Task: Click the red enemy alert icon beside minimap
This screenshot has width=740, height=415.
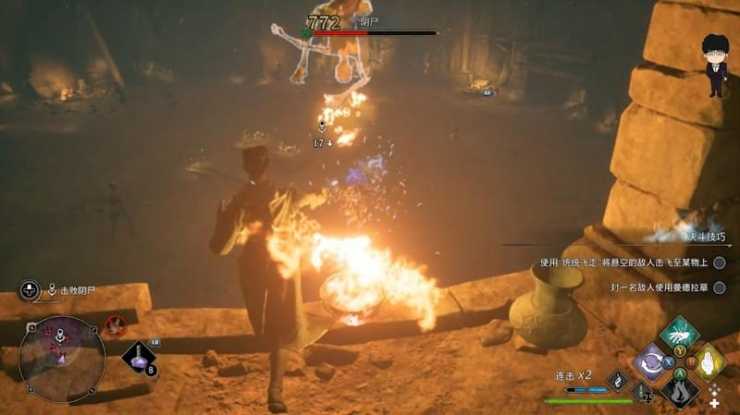Action: pyautogui.click(x=116, y=324)
